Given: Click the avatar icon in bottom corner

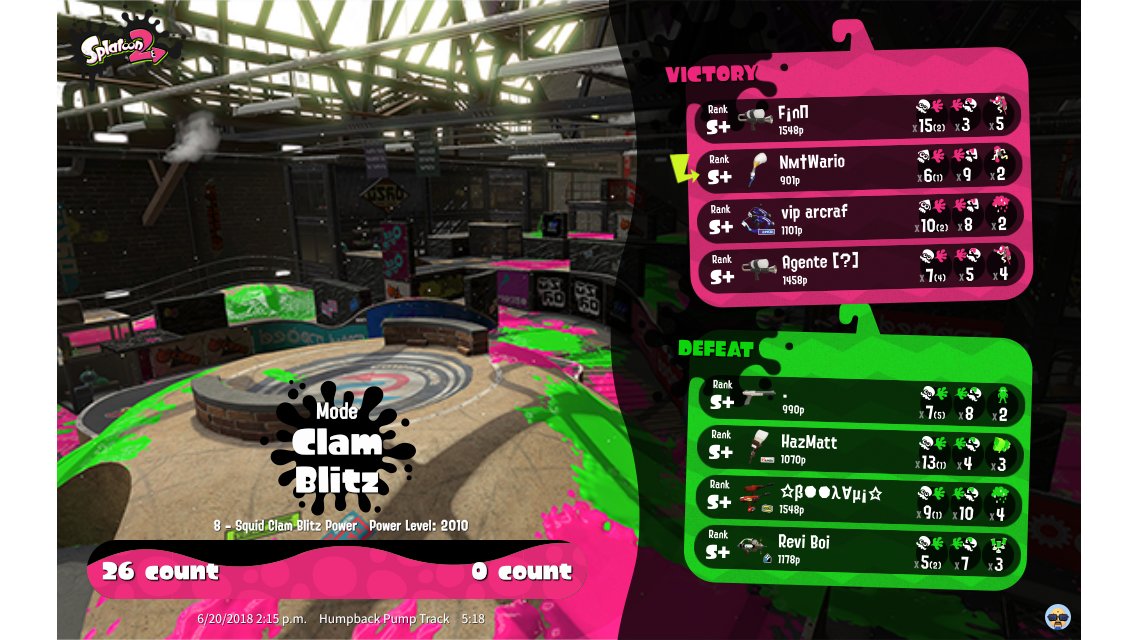Looking at the screenshot, I should pos(1059,616).
